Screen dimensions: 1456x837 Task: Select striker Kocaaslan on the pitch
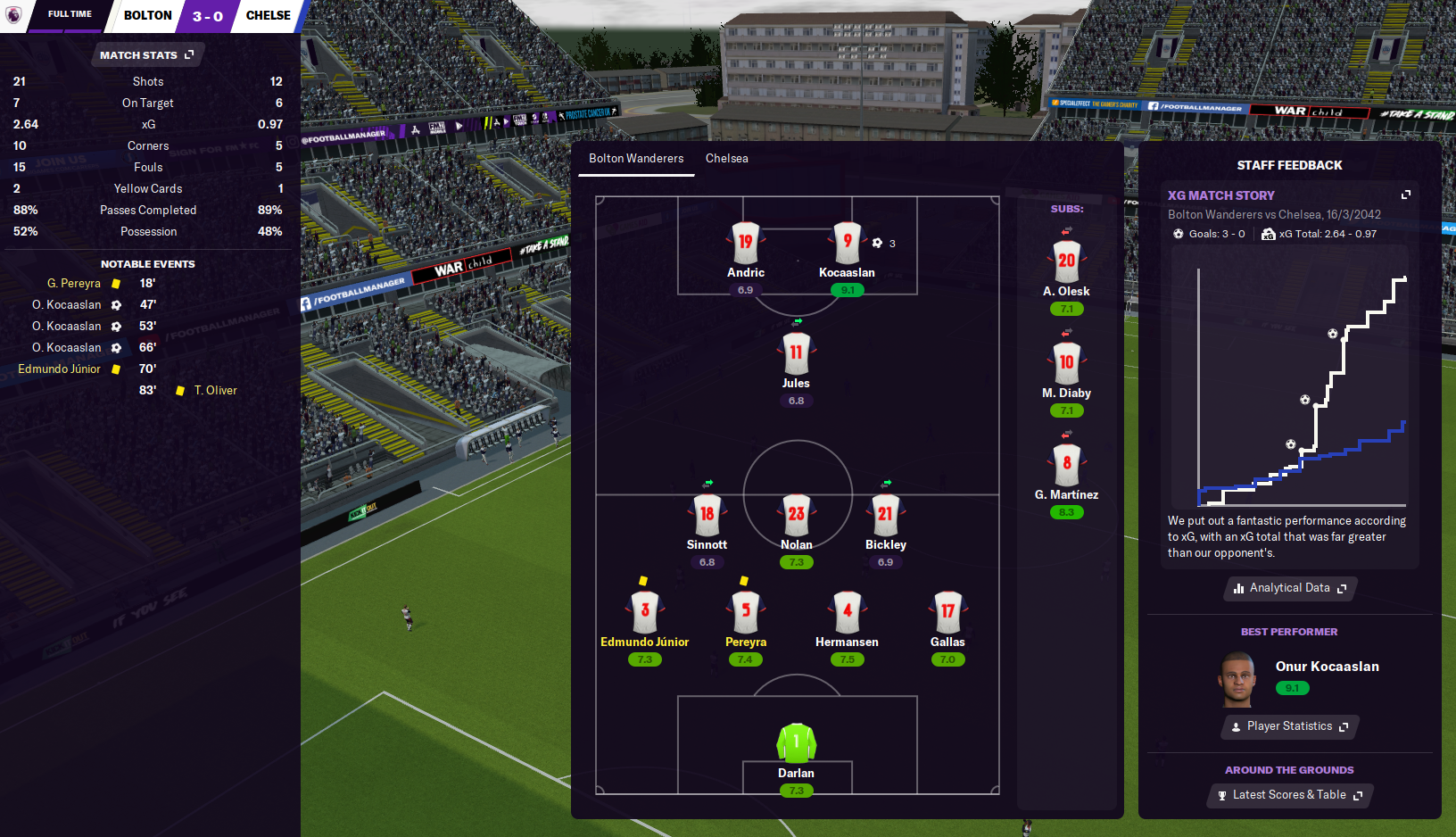(847, 244)
